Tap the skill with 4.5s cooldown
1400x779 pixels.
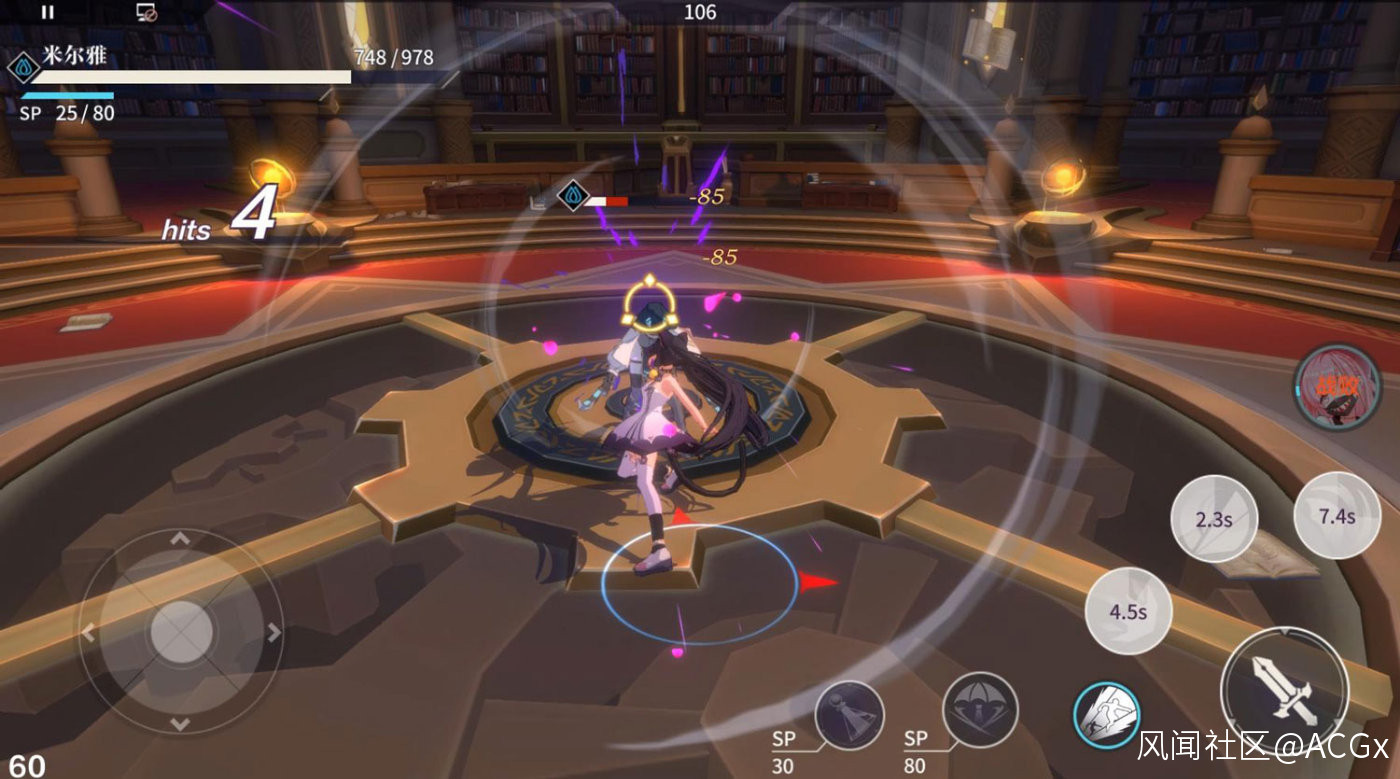coord(1128,611)
